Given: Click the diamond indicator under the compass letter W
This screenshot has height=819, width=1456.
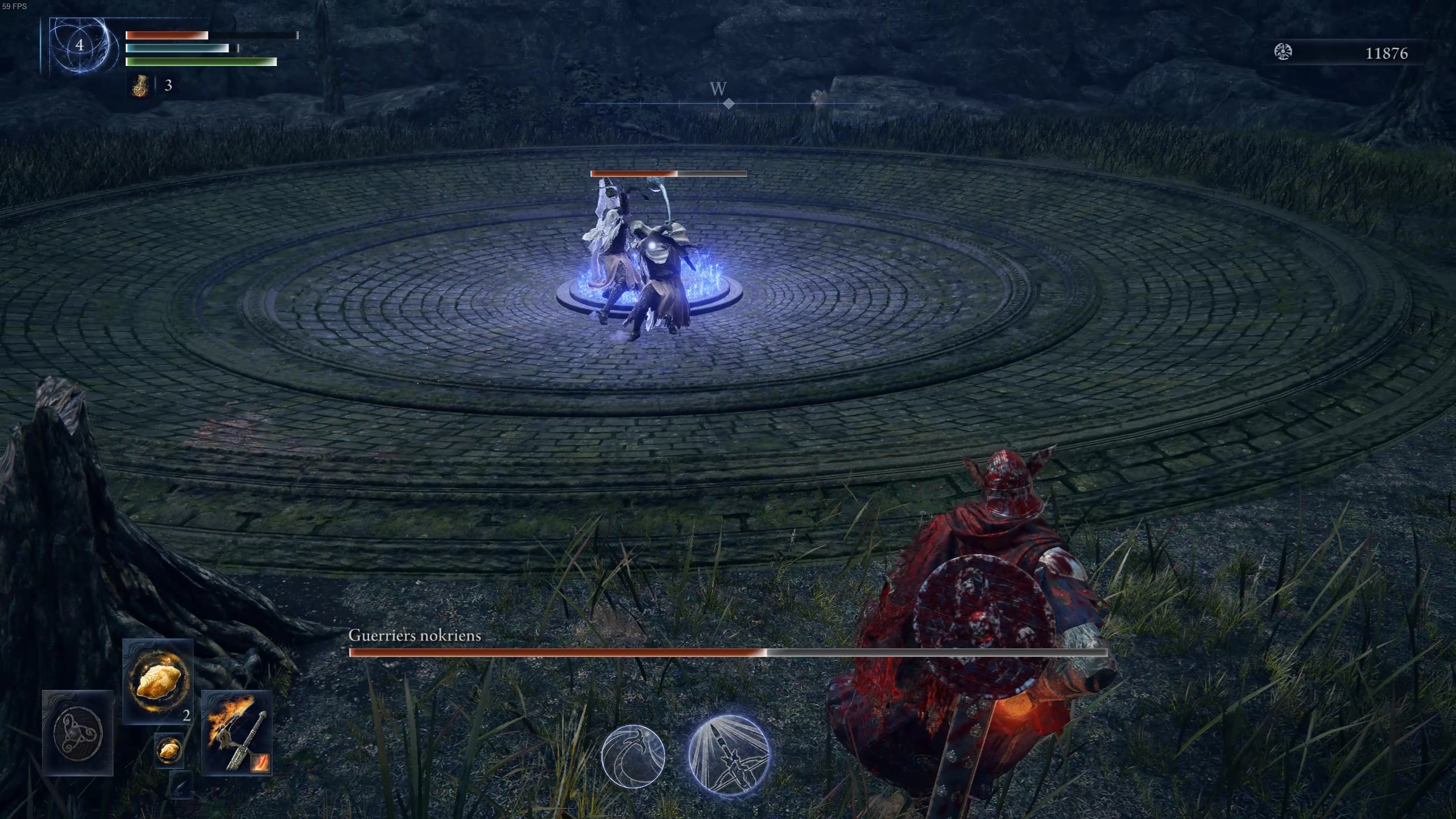Looking at the screenshot, I should [x=729, y=104].
